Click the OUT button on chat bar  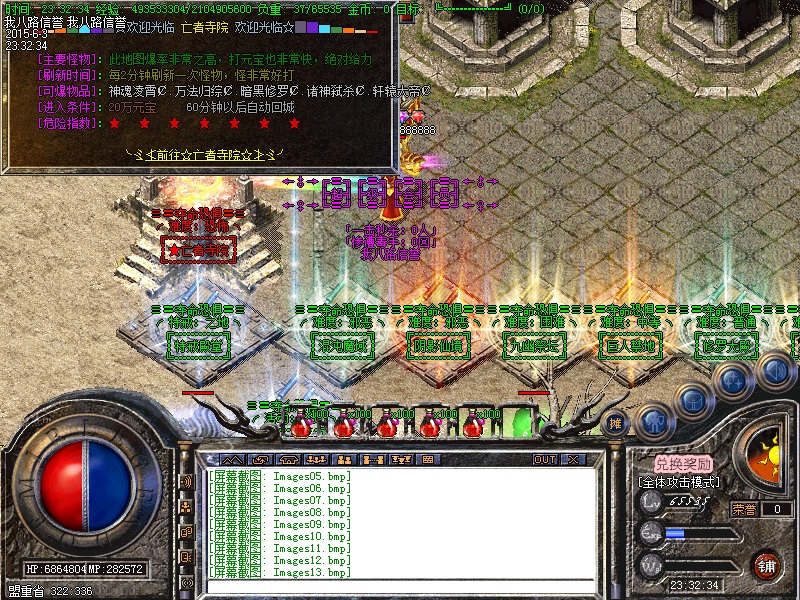tap(544, 460)
